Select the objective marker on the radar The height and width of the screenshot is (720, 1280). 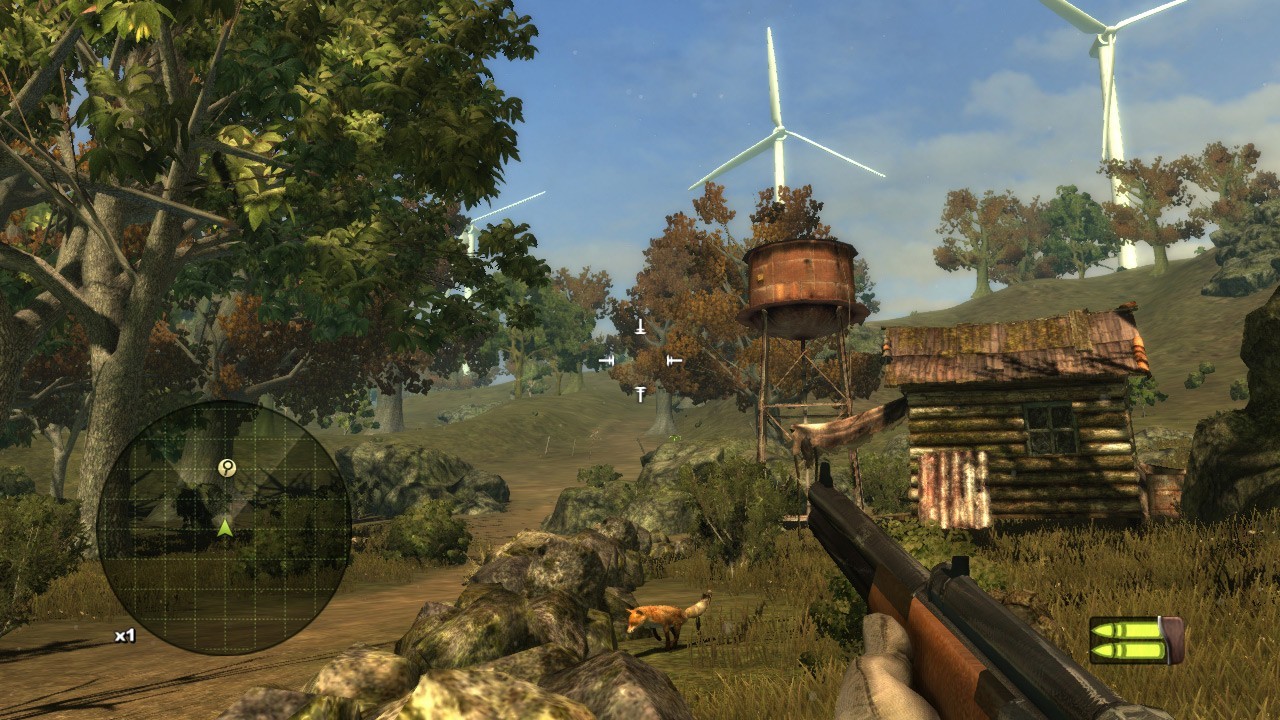point(227,467)
